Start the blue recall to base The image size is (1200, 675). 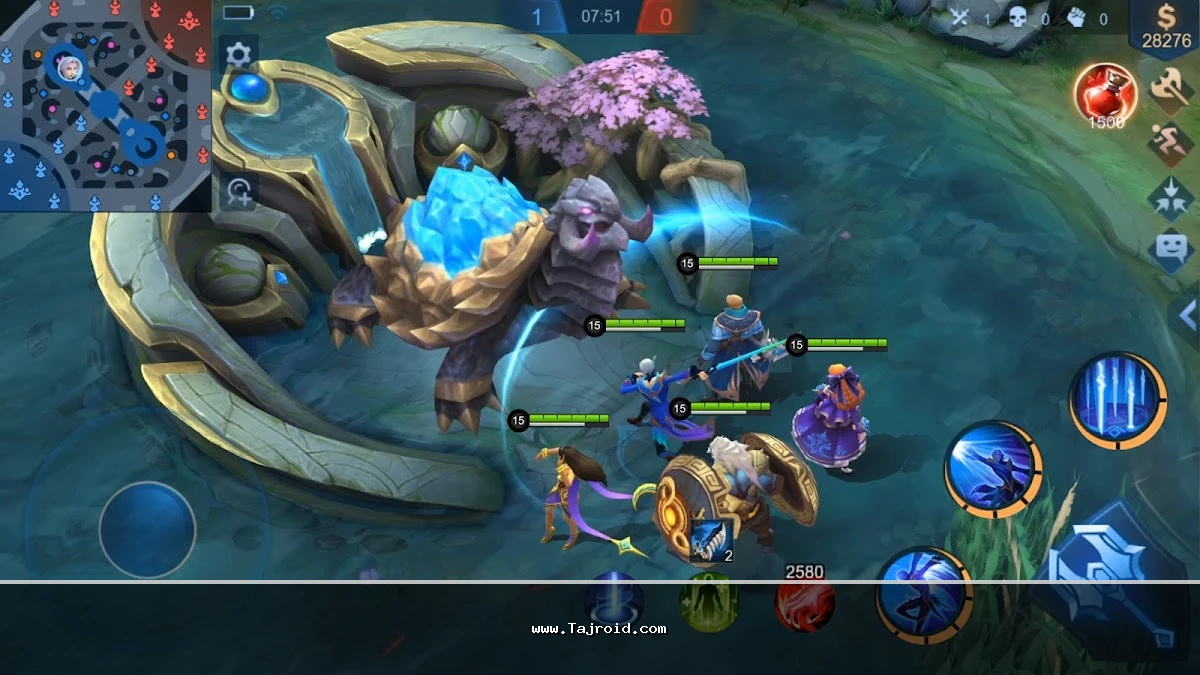point(613,602)
